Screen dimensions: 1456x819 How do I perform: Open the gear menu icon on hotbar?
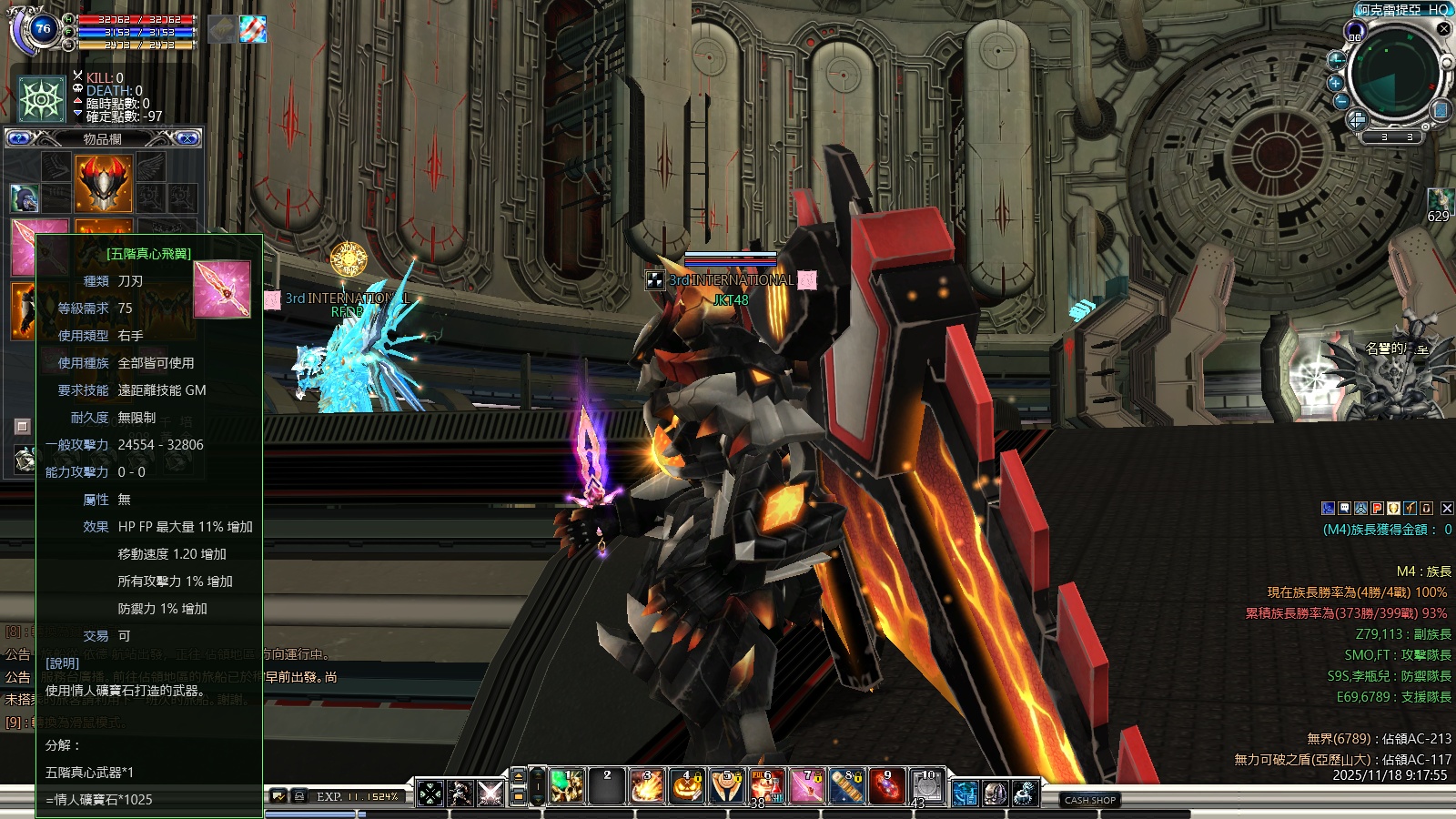[x=1026, y=793]
